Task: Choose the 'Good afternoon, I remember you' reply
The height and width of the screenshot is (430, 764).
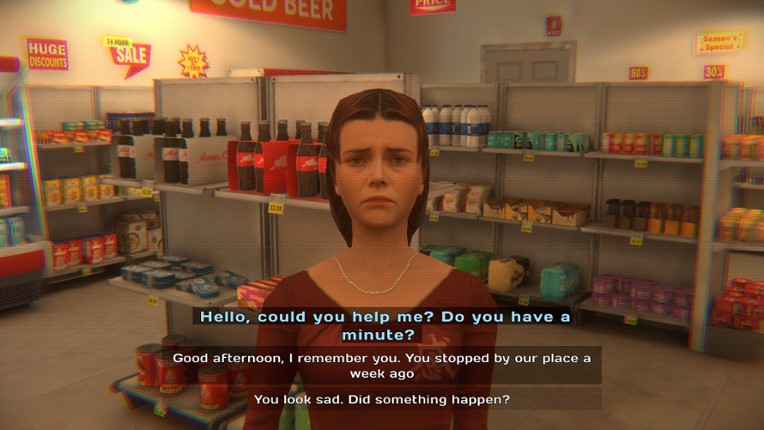Action: point(384,365)
